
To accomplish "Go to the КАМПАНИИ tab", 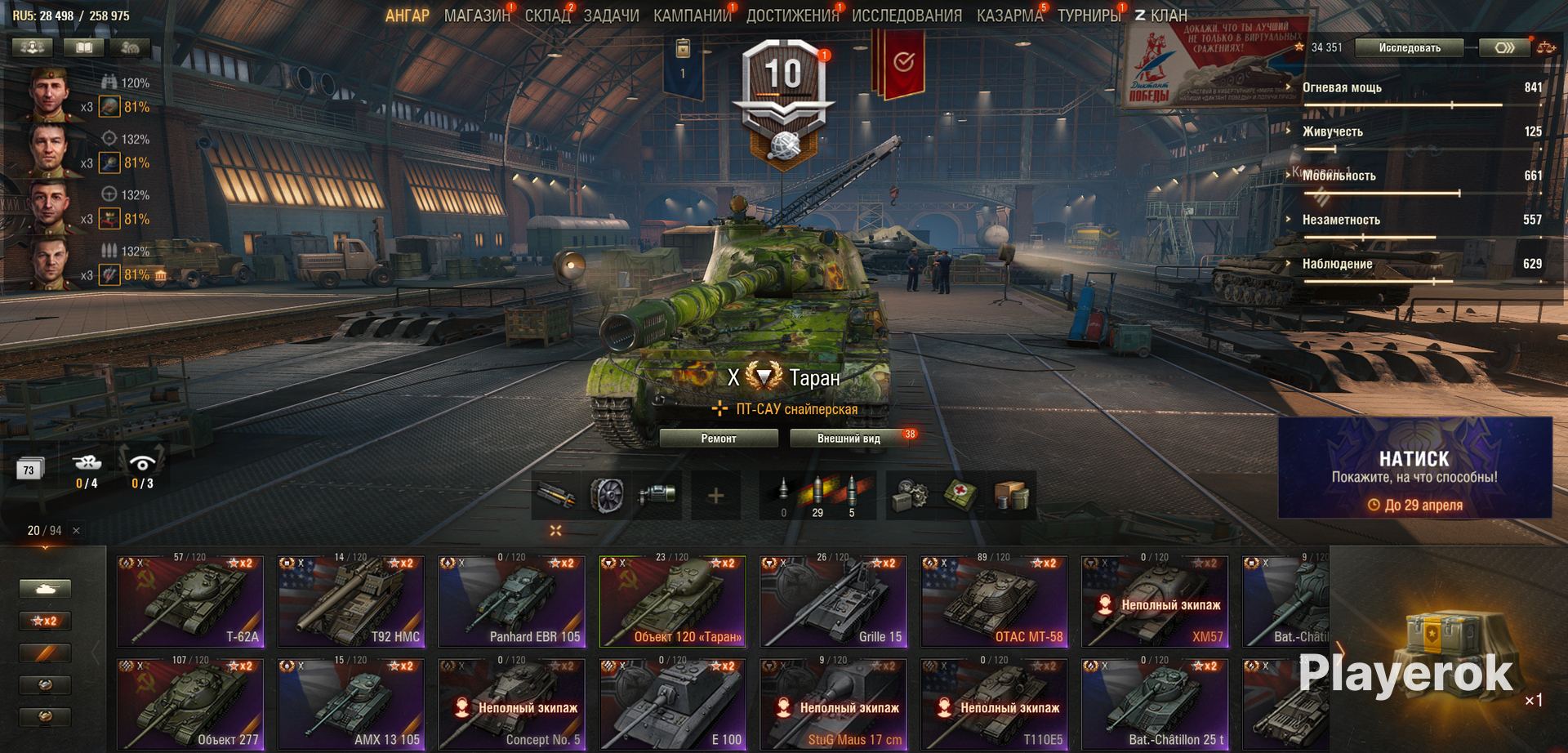I will point(692,16).
